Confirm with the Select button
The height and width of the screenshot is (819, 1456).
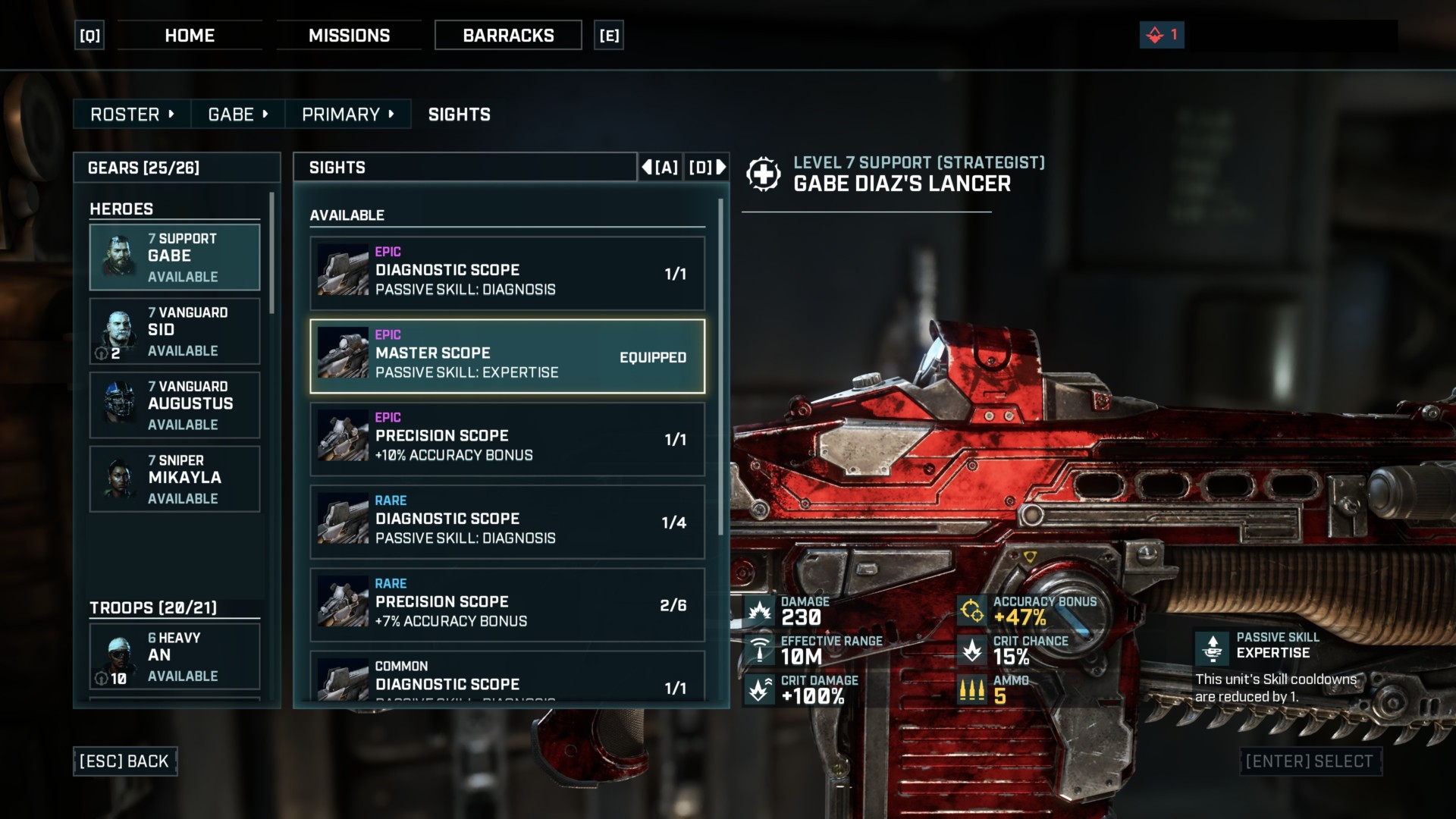pos(1309,761)
